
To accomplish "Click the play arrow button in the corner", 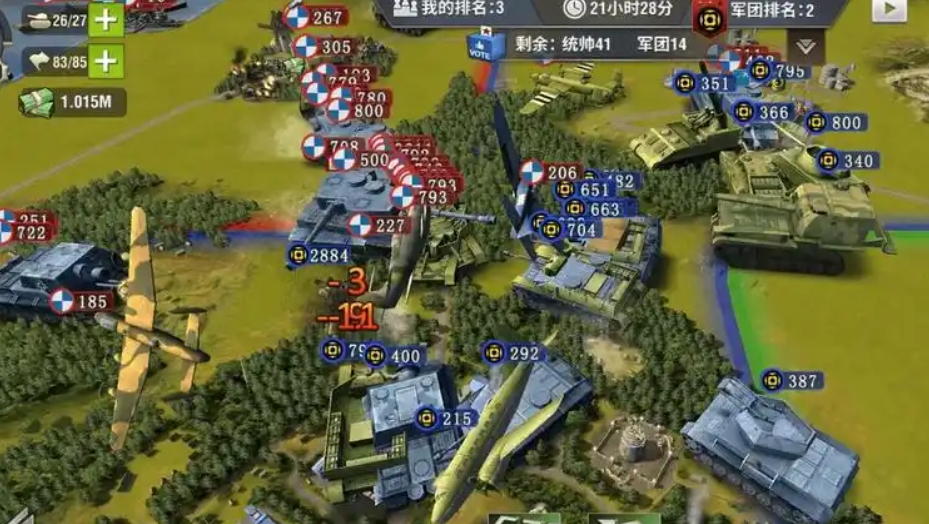I will [888, 9].
